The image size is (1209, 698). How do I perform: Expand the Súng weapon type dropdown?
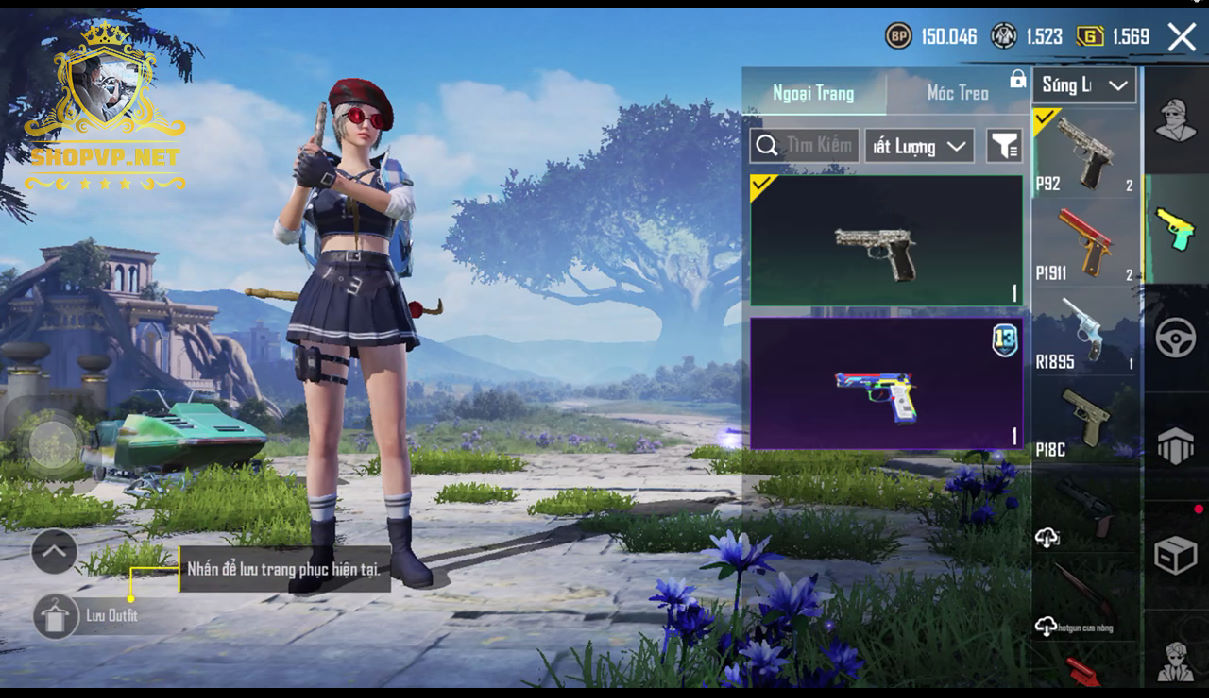point(1085,85)
